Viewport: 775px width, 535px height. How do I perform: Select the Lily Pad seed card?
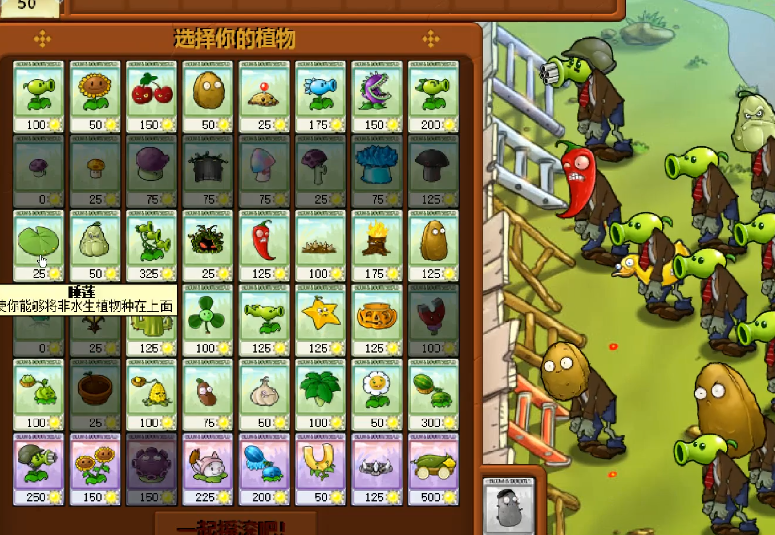click(x=39, y=245)
